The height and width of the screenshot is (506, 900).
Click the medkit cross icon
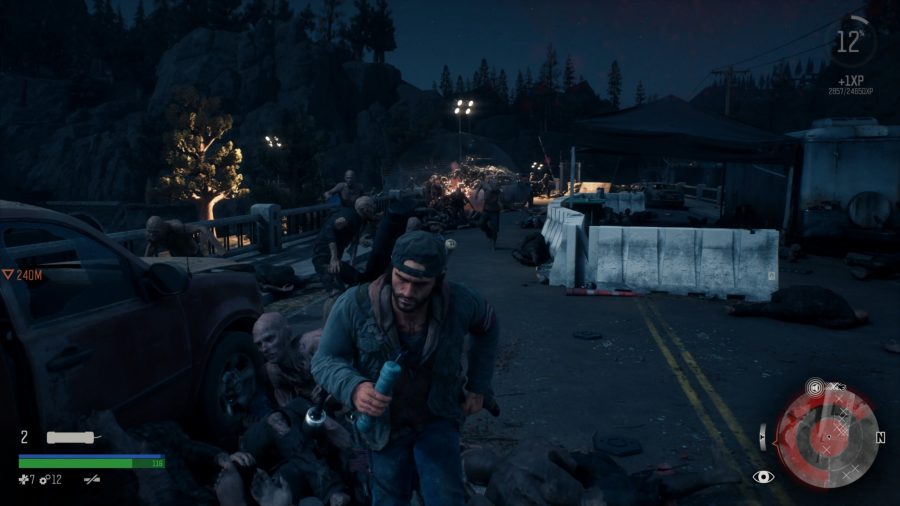click(x=24, y=480)
